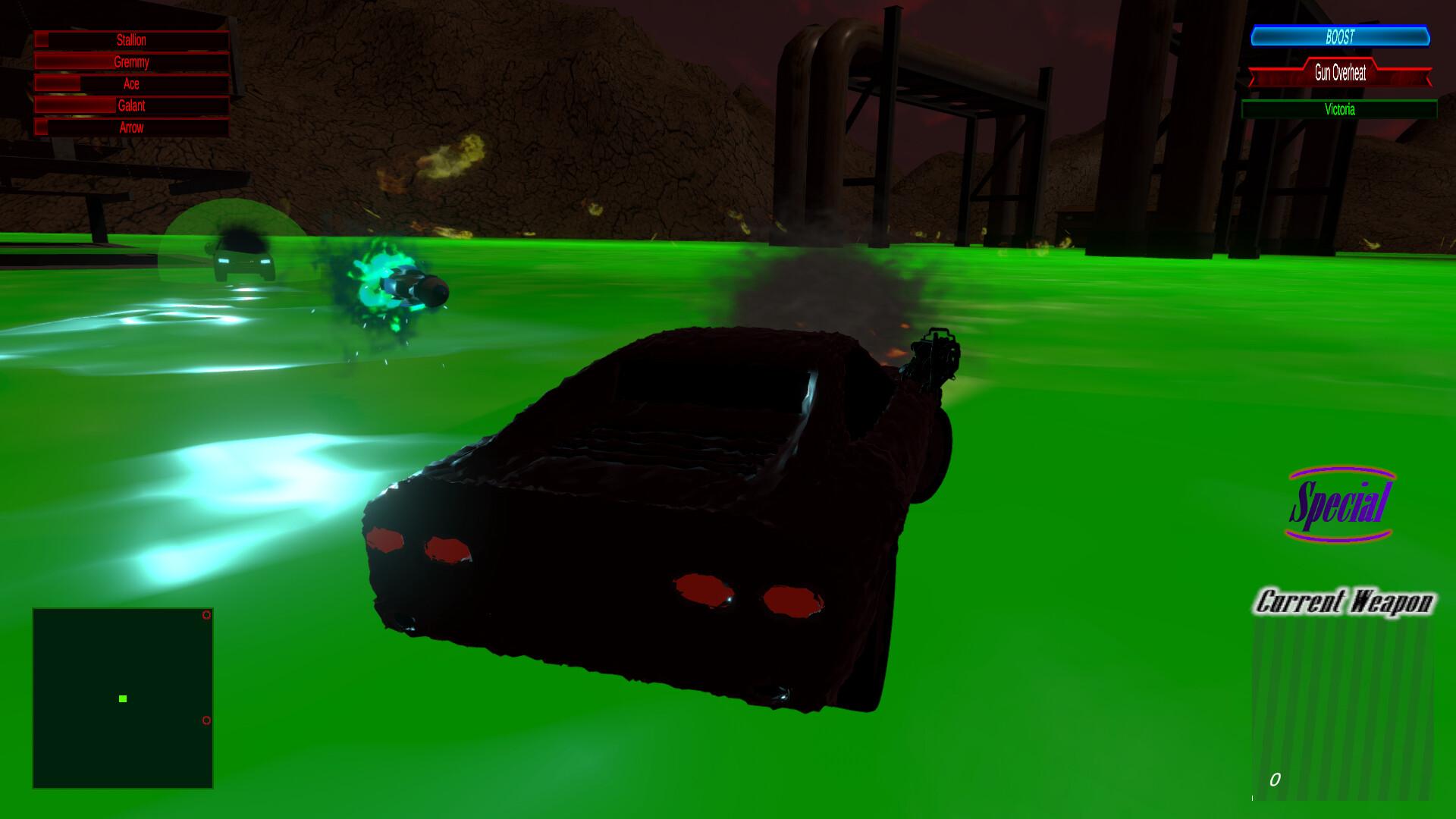Select Arrow in the enemy list
Viewport: 1456px width, 819px height.
coord(130,128)
